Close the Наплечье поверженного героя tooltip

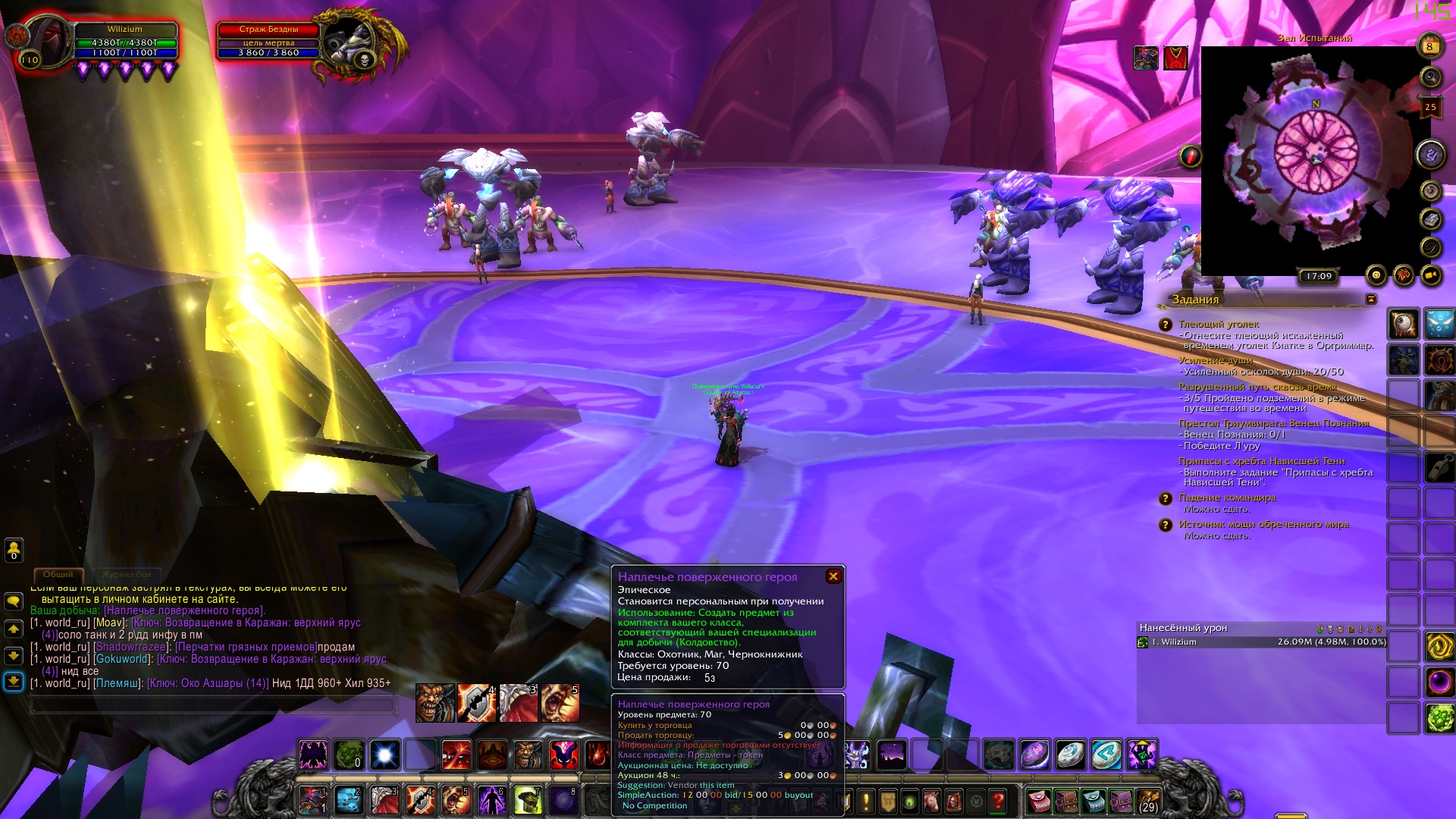tap(833, 576)
